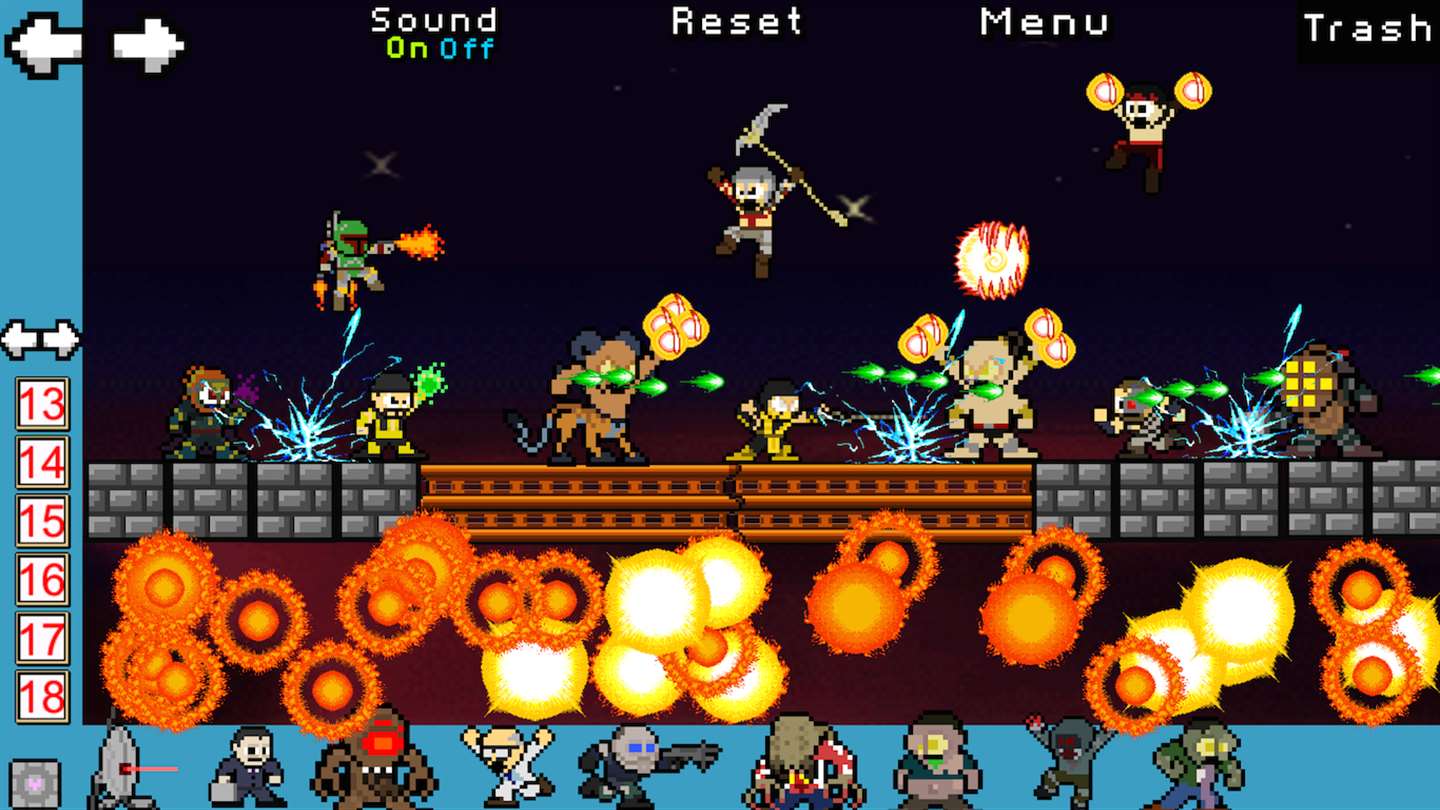Select page number 13

pos(42,404)
